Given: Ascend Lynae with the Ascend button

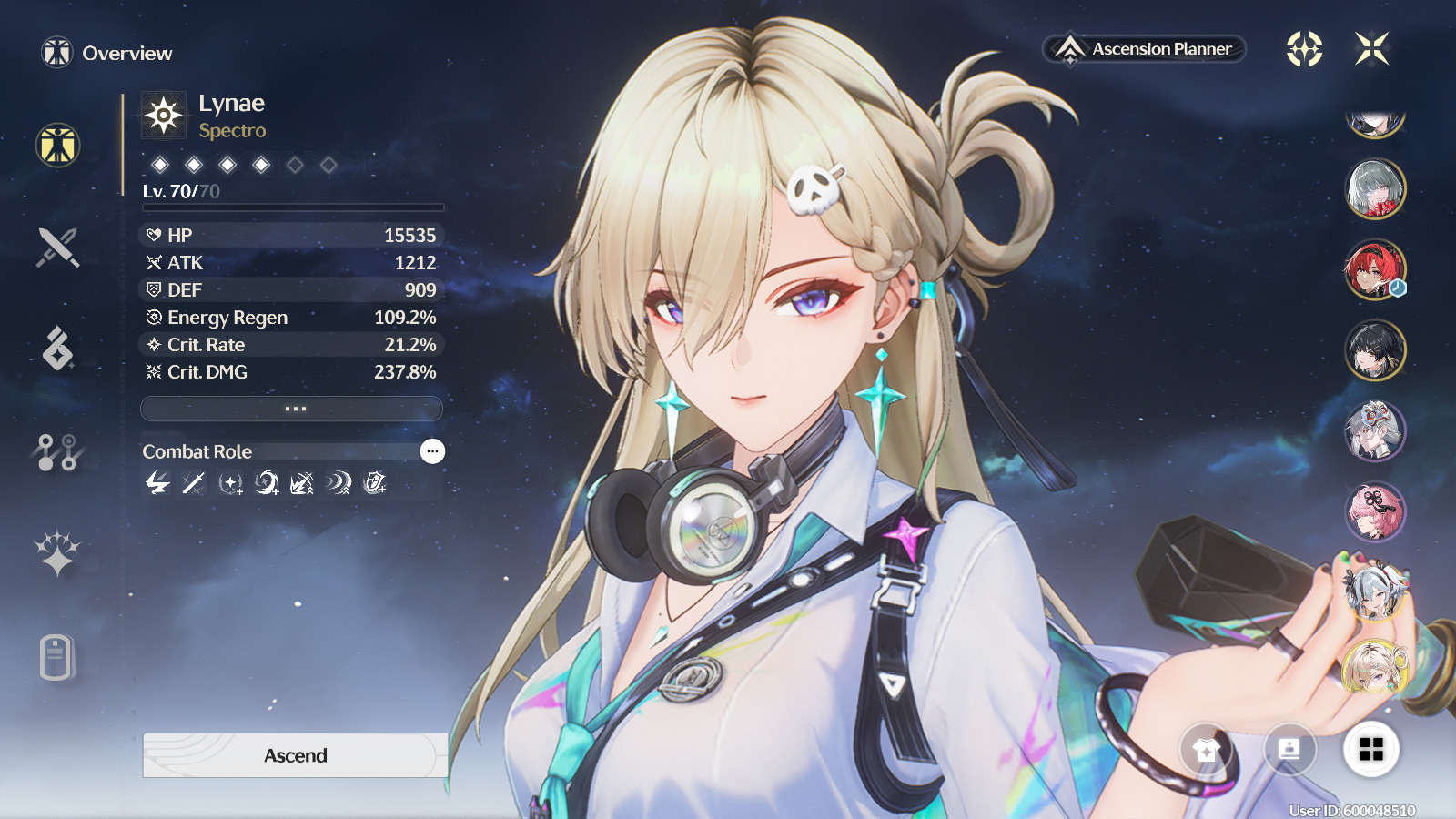Looking at the screenshot, I should (295, 755).
